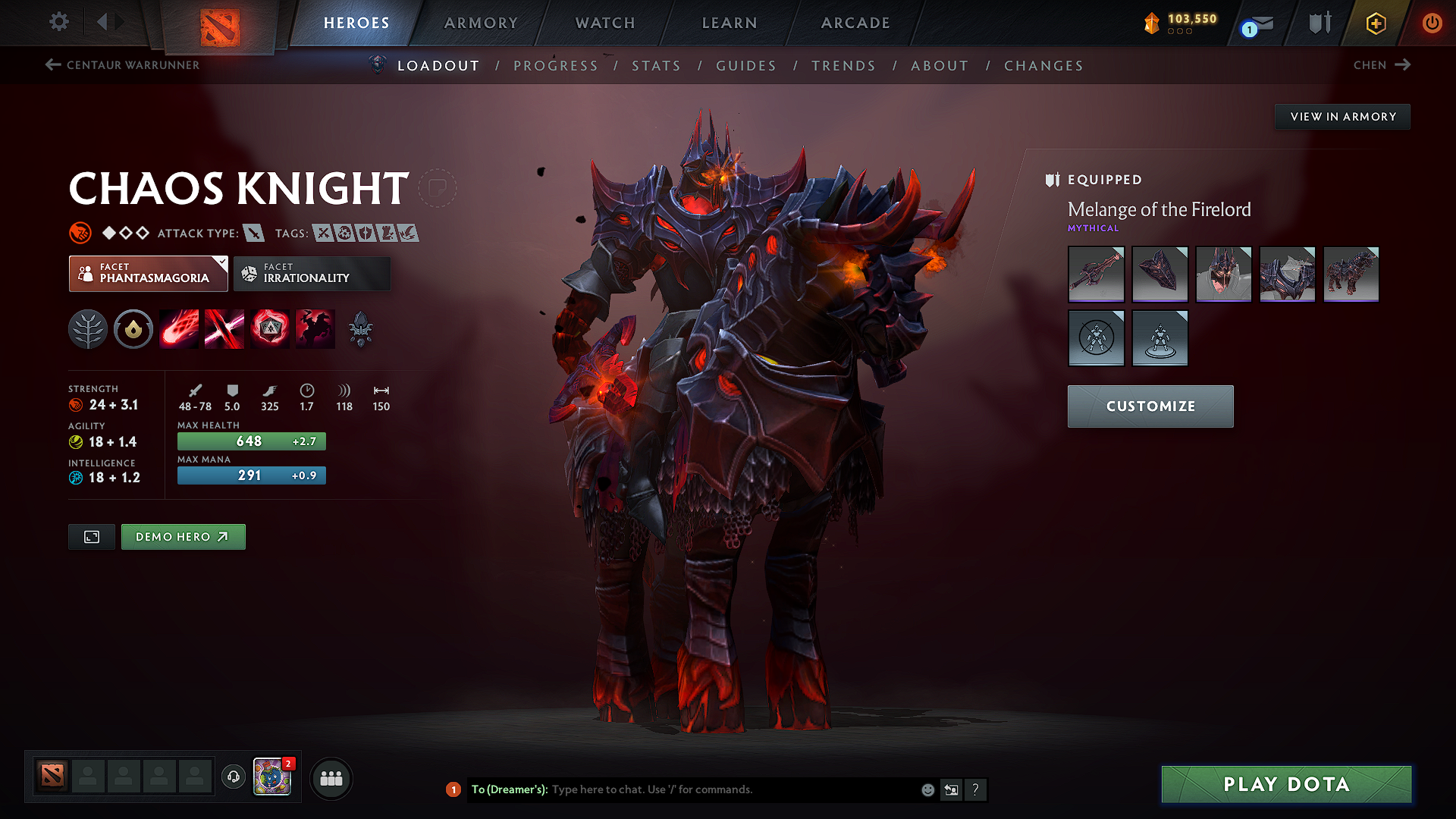Switch to the Irrationality facet
1456x819 pixels.
tap(312, 274)
